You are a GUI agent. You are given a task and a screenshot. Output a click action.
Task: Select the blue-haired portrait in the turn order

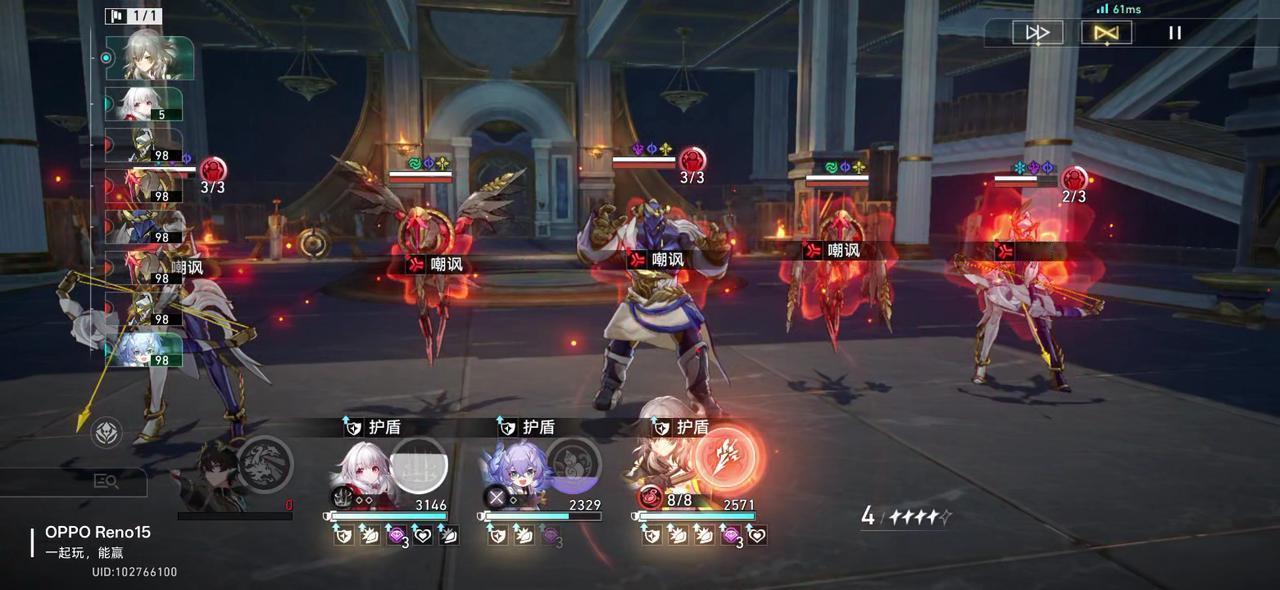click(146, 349)
